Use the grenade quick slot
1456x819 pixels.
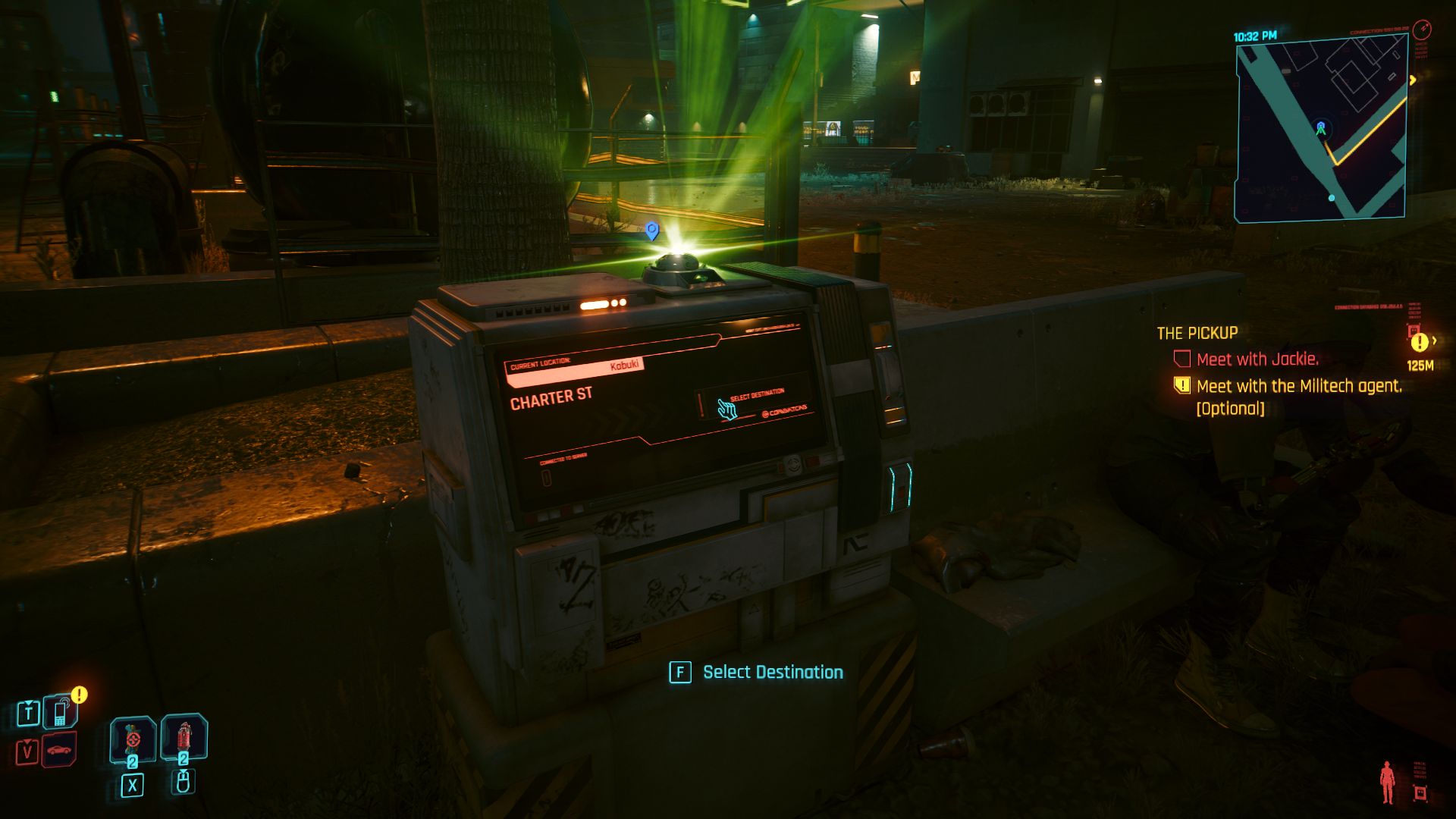point(133,739)
